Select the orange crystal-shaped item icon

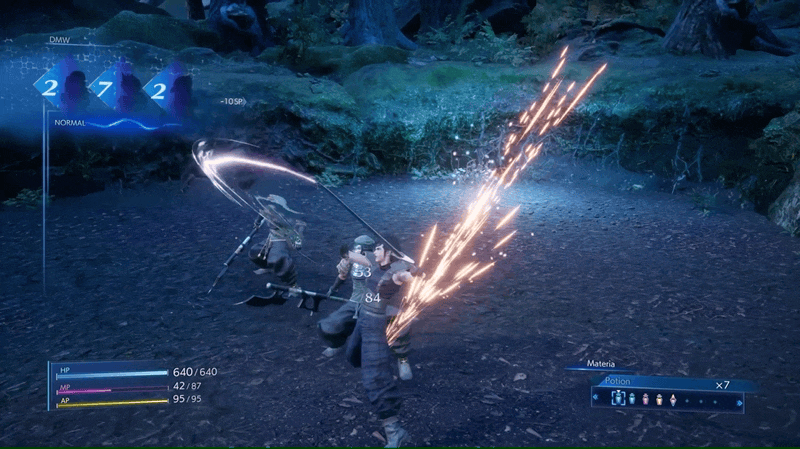point(673,399)
